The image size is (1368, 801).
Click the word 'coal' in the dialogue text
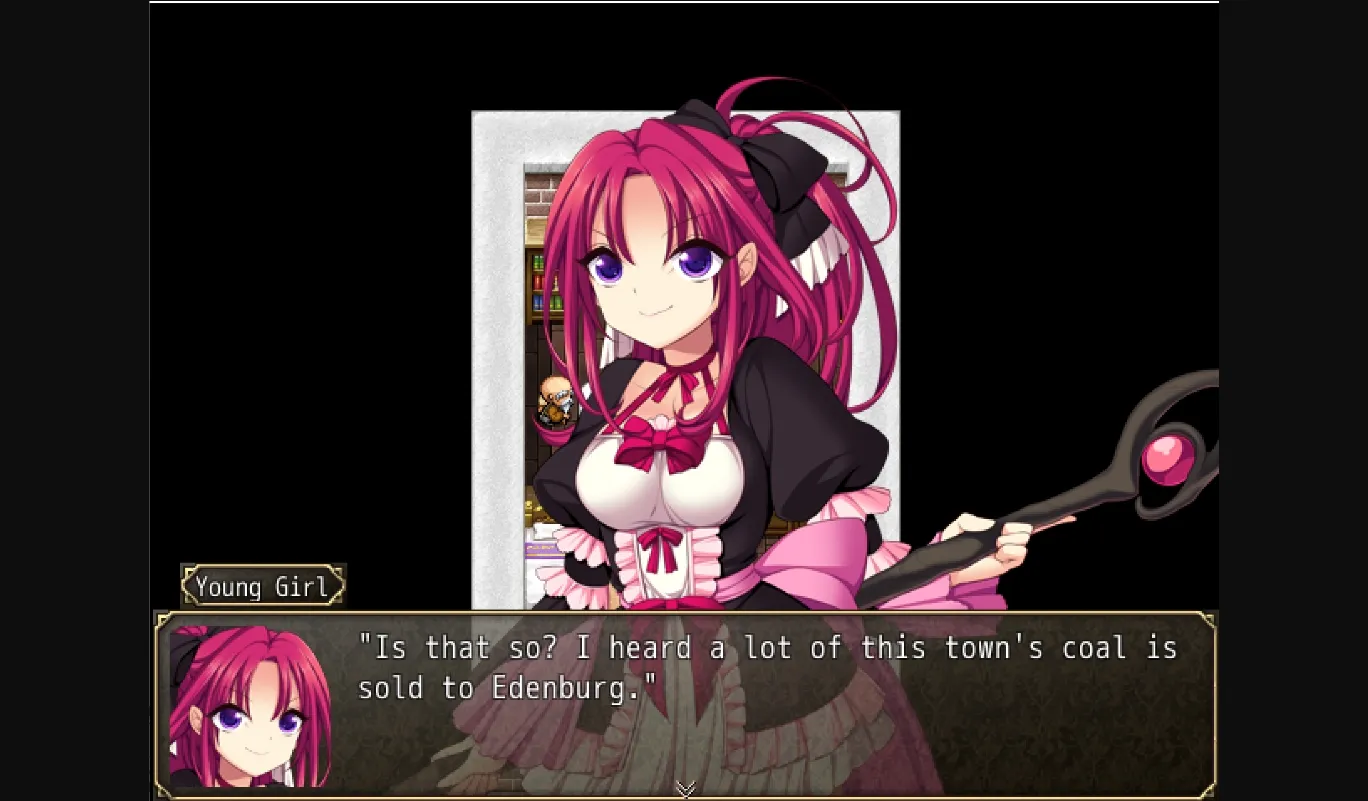pos(1098,648)
